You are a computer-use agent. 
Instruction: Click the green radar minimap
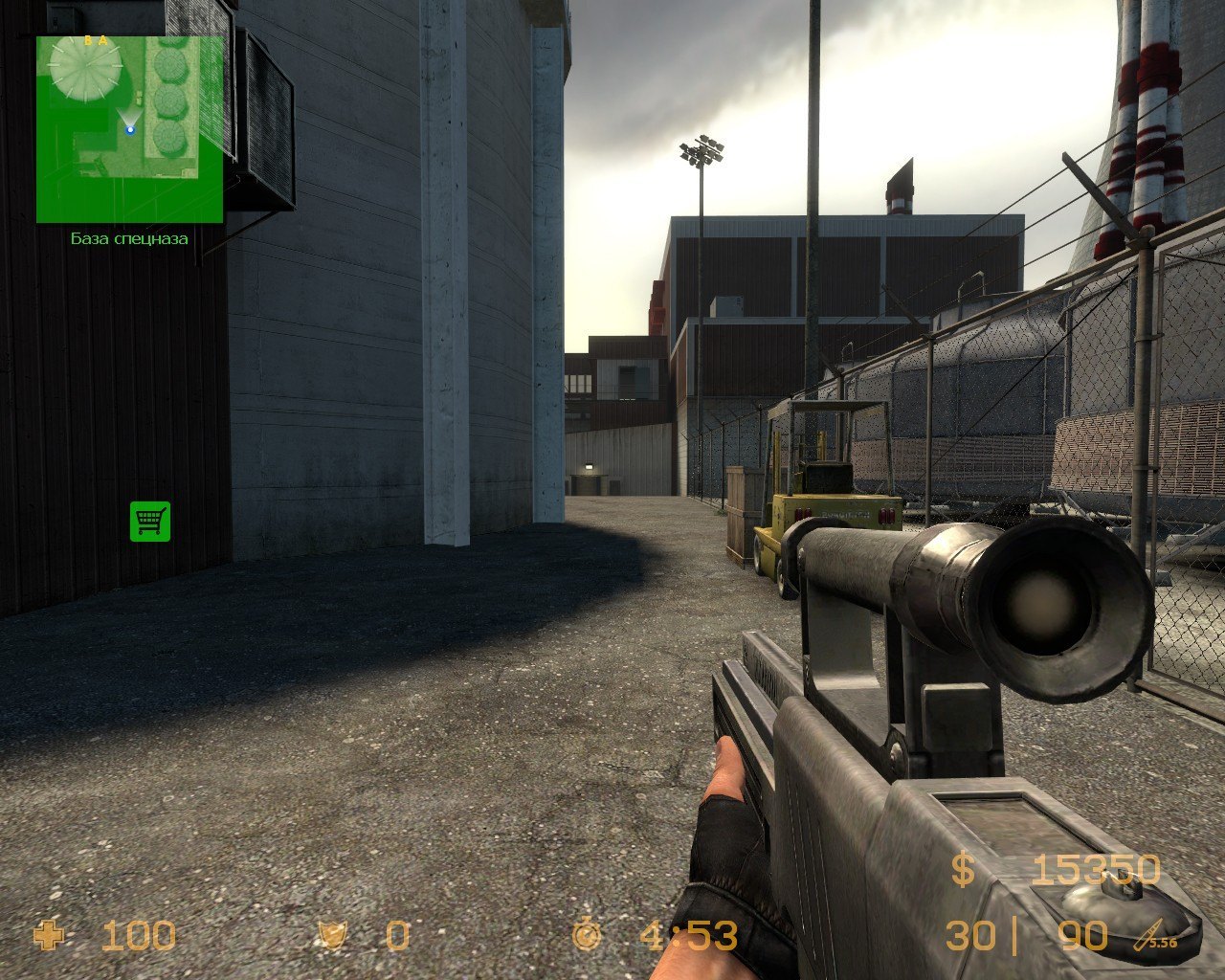coord(130,129)
